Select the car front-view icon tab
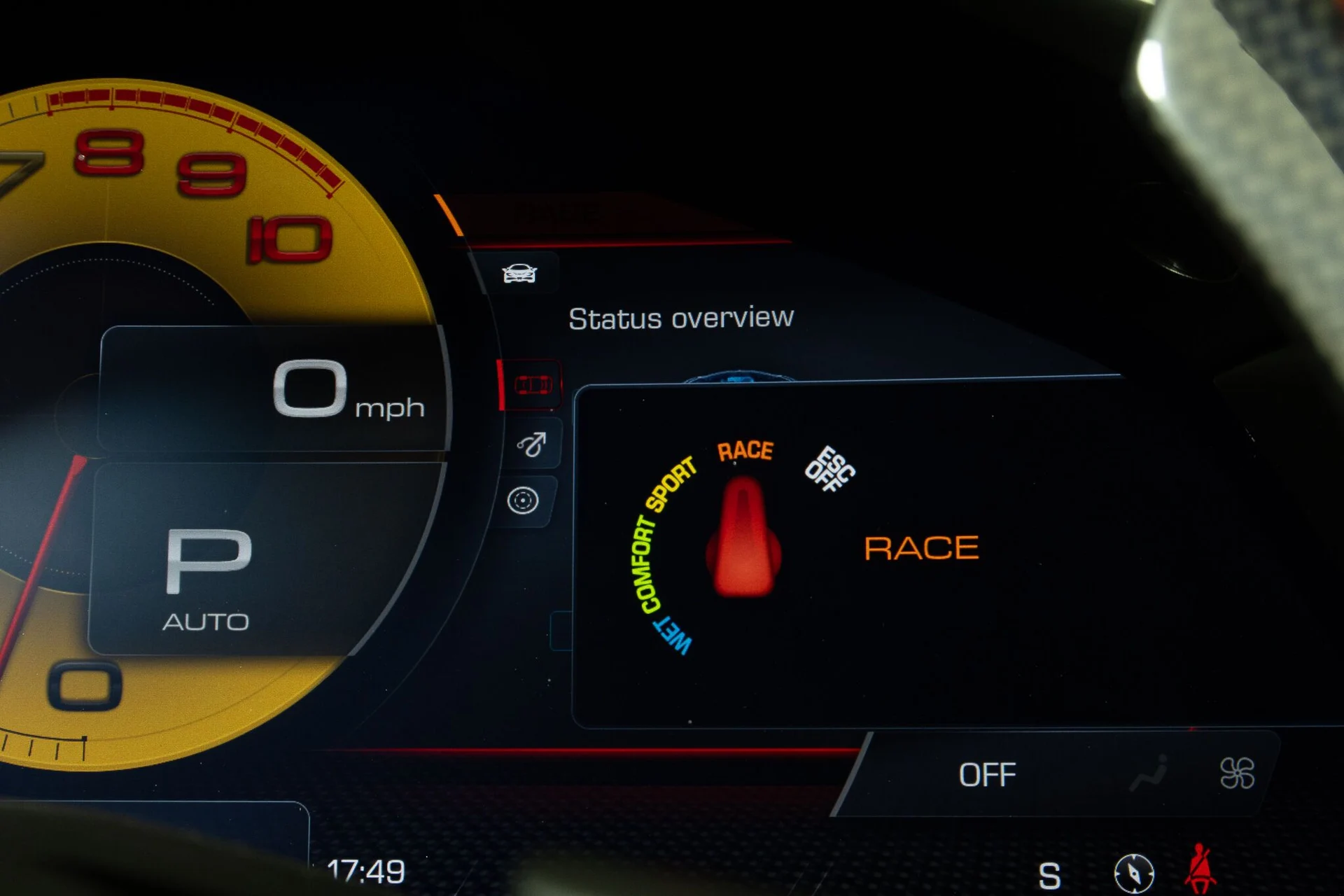 coord(519,273)
